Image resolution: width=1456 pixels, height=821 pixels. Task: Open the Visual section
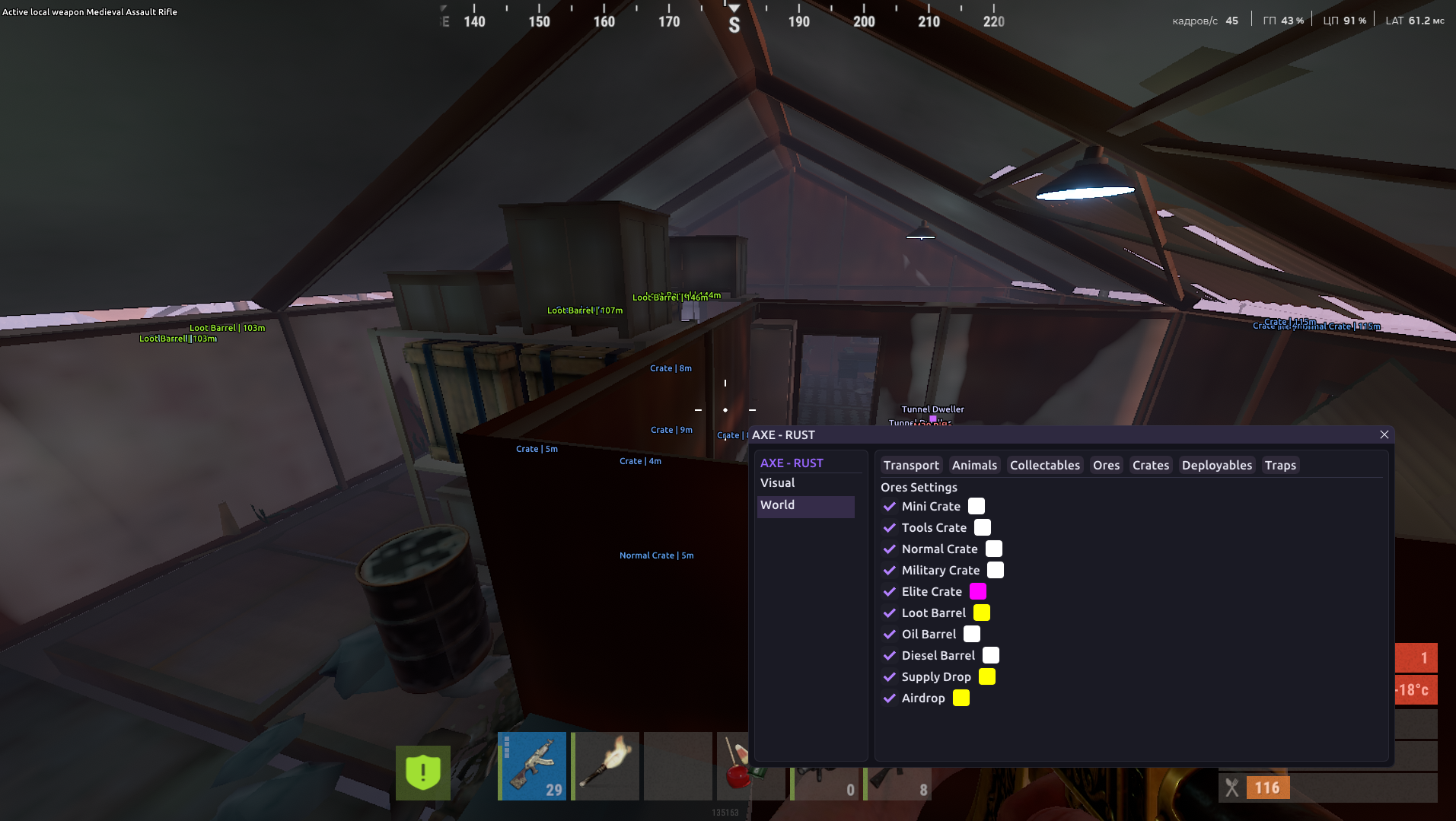(777, 483)
